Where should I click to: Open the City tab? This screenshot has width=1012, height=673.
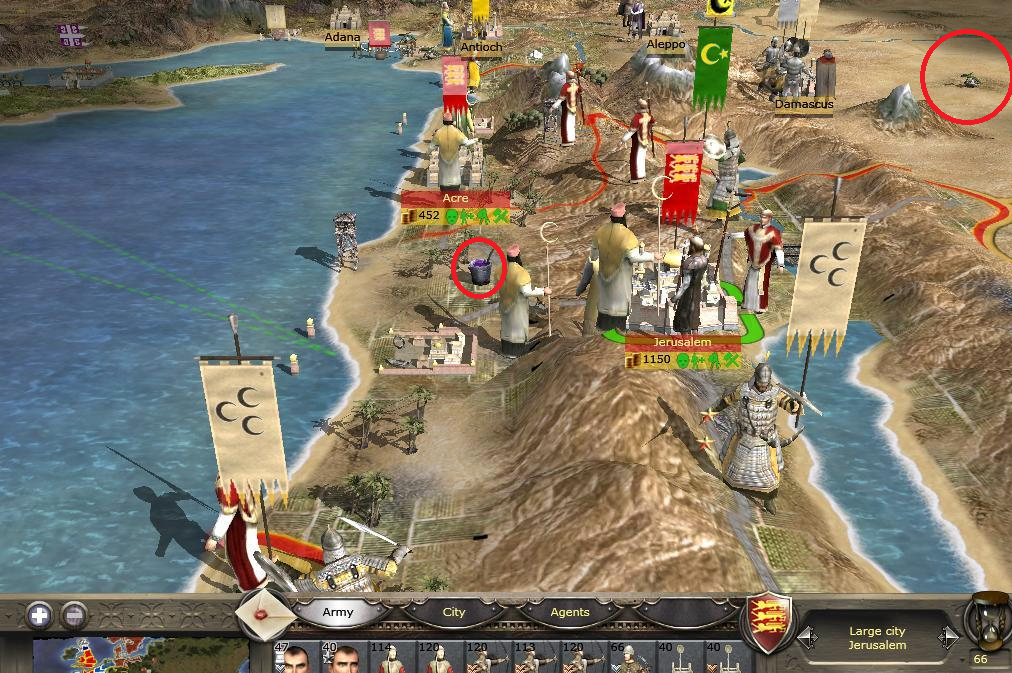tap(454, 612)
